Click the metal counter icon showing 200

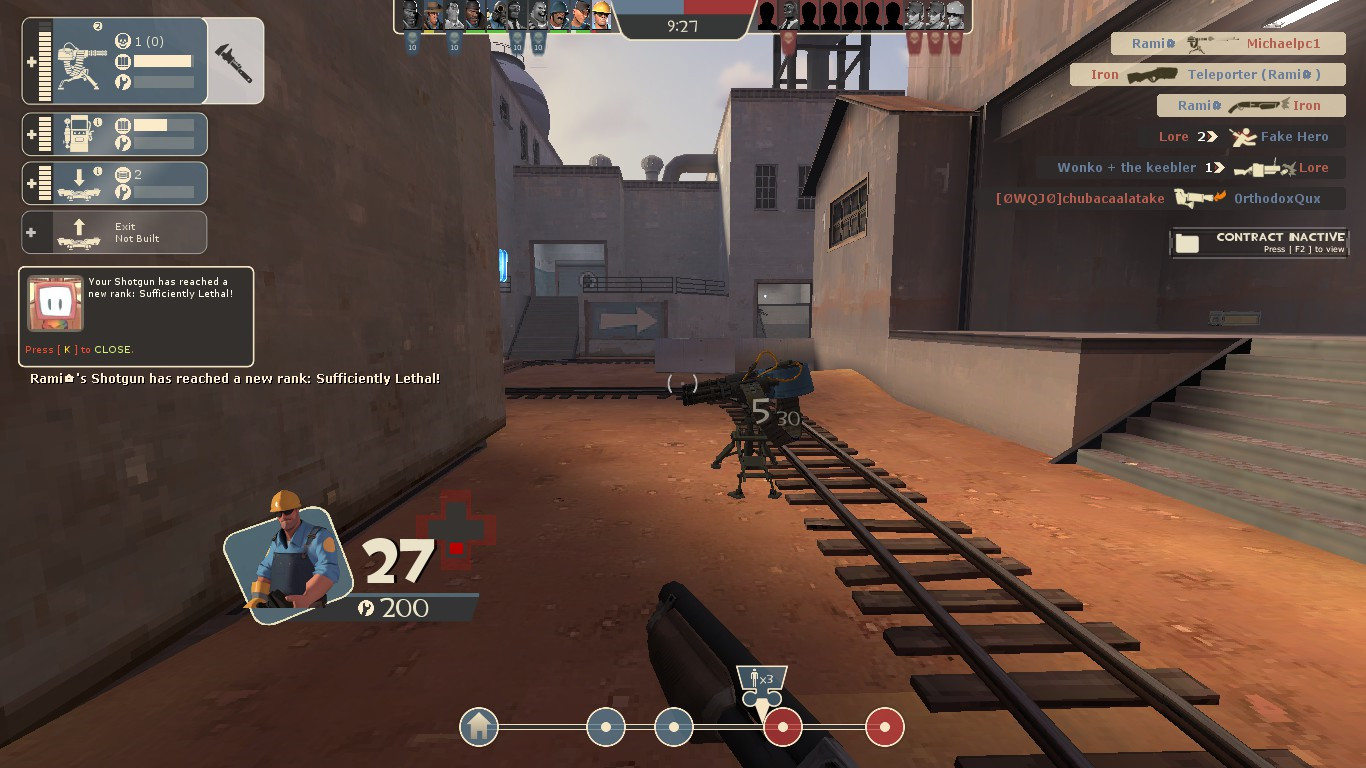click(x=367, y=607)
